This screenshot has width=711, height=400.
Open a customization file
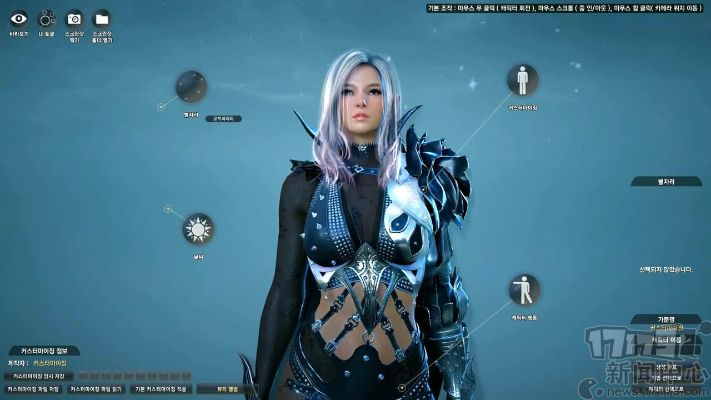(x=96, y=388)
